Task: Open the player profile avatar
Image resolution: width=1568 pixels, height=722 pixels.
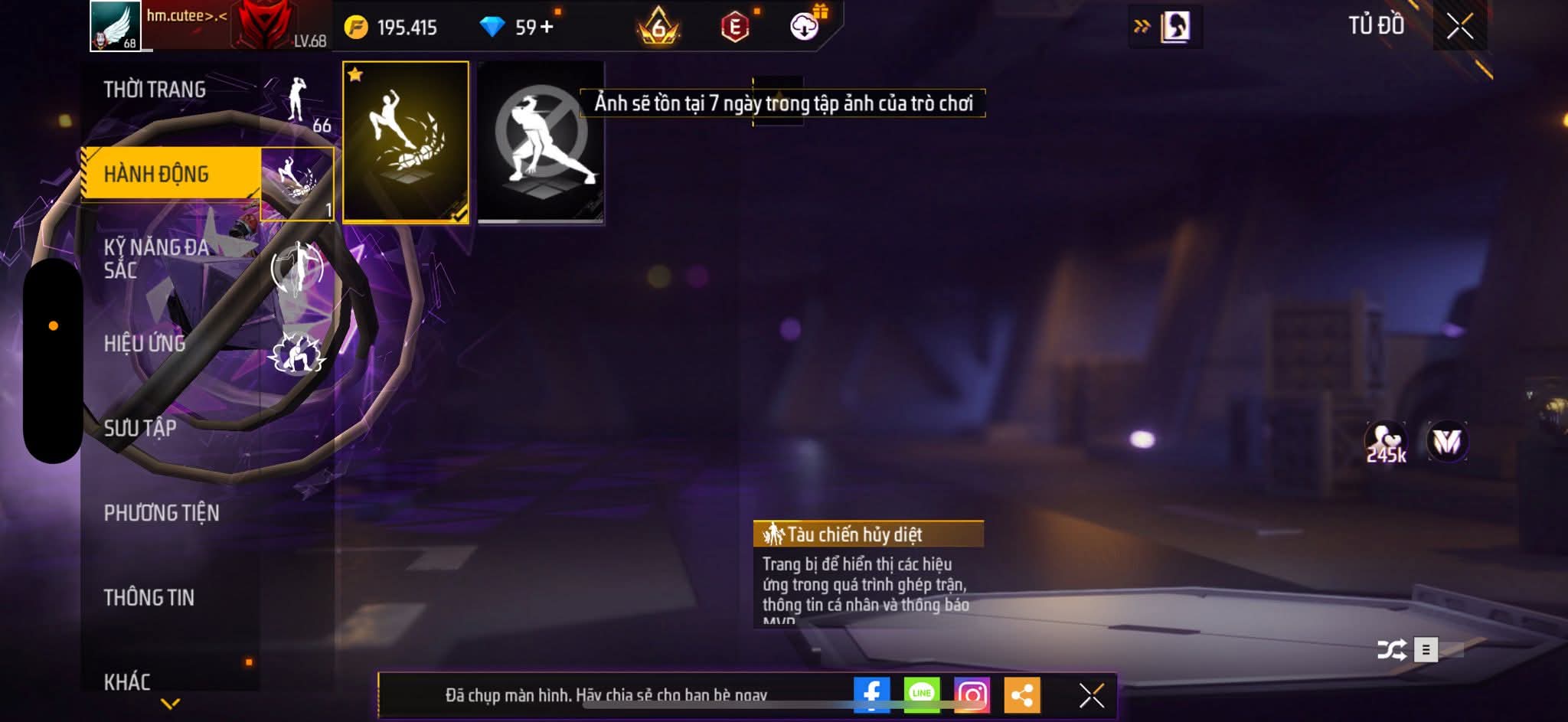Action: (116, 26)
